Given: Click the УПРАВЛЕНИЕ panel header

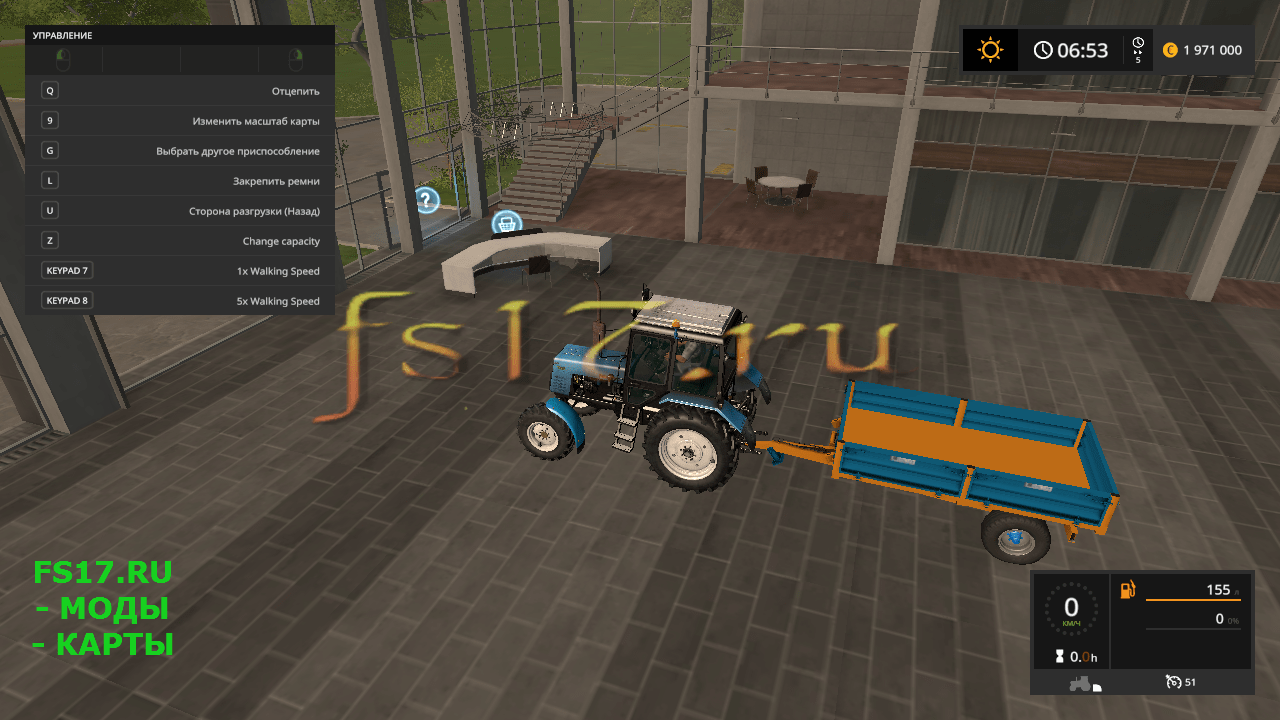Looking at the screenshot, I should coord(60,35).
